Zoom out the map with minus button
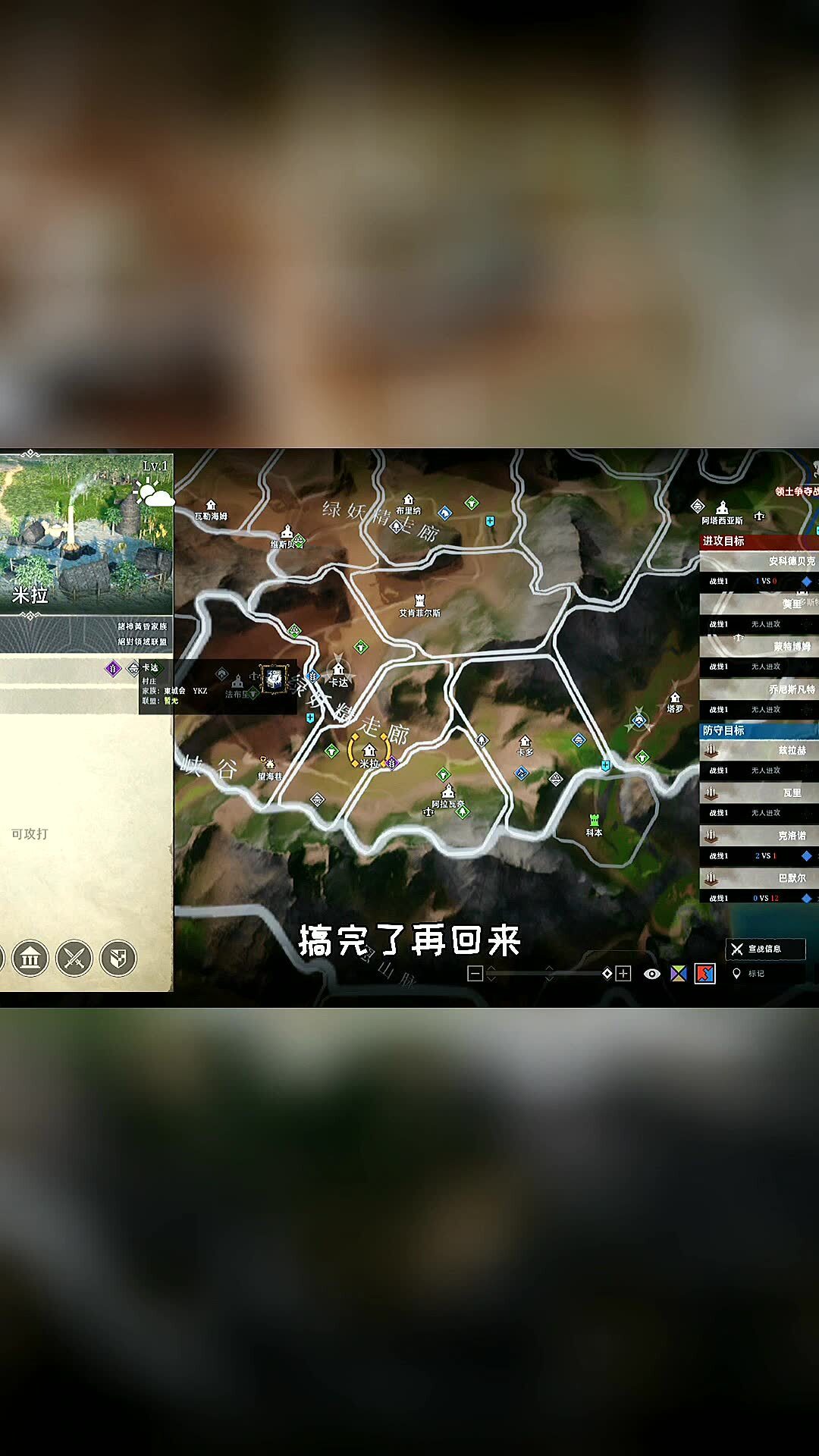 click(475, 974)
